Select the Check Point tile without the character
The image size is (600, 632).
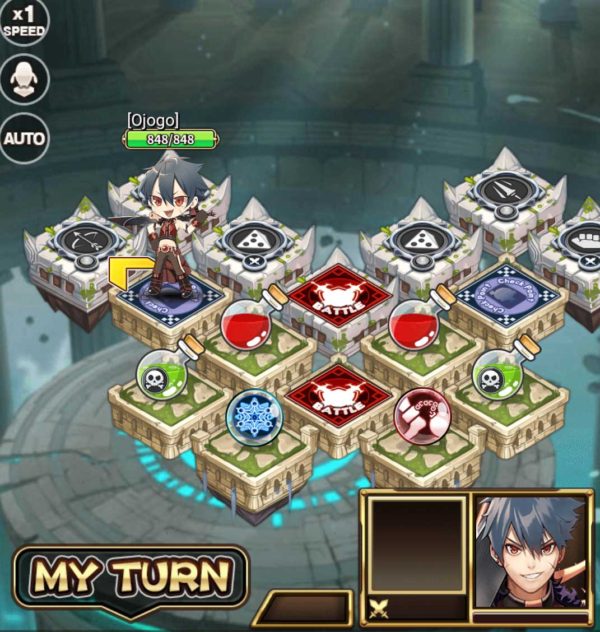(x=505, y=295)
